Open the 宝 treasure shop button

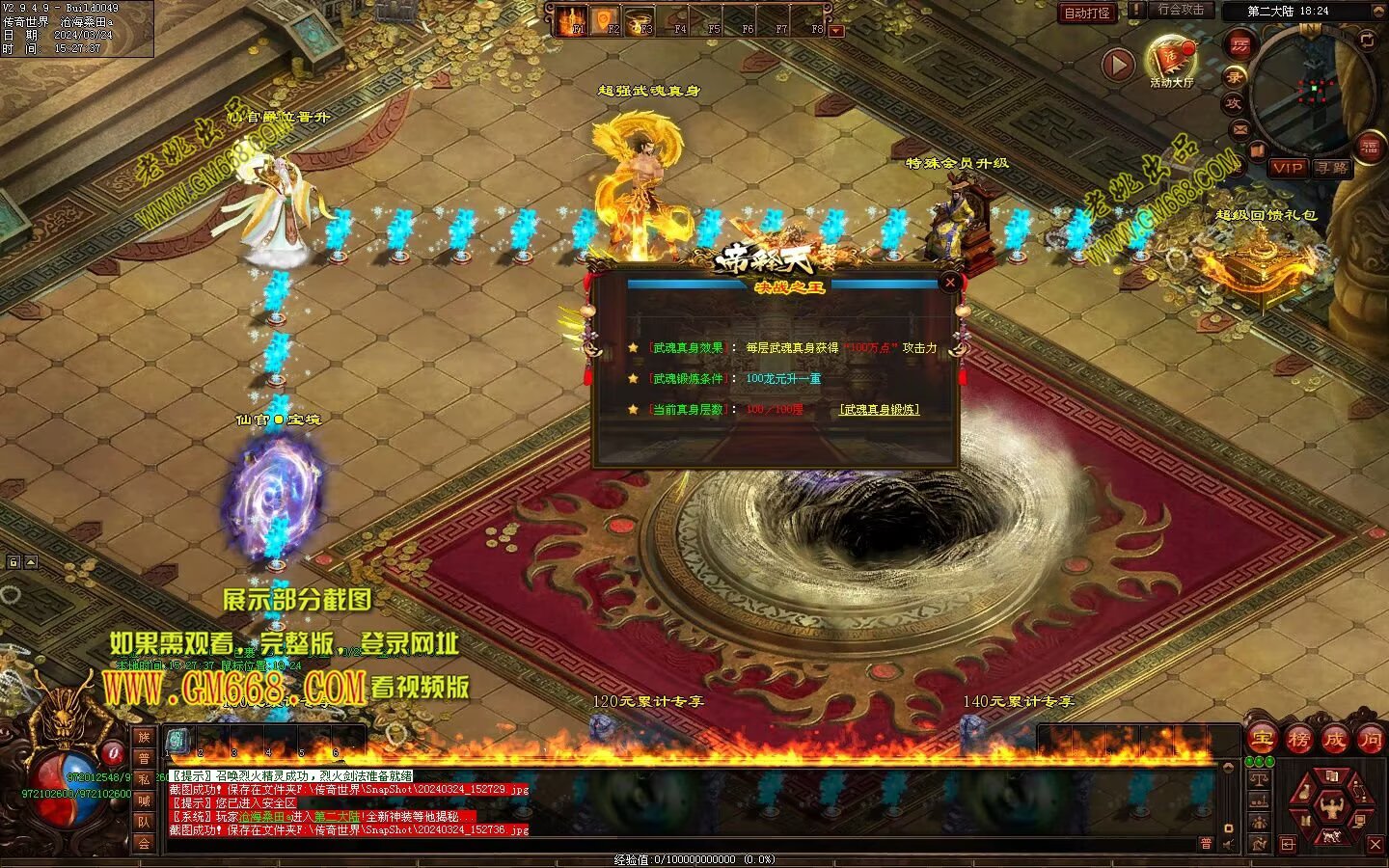[1261, 740]
